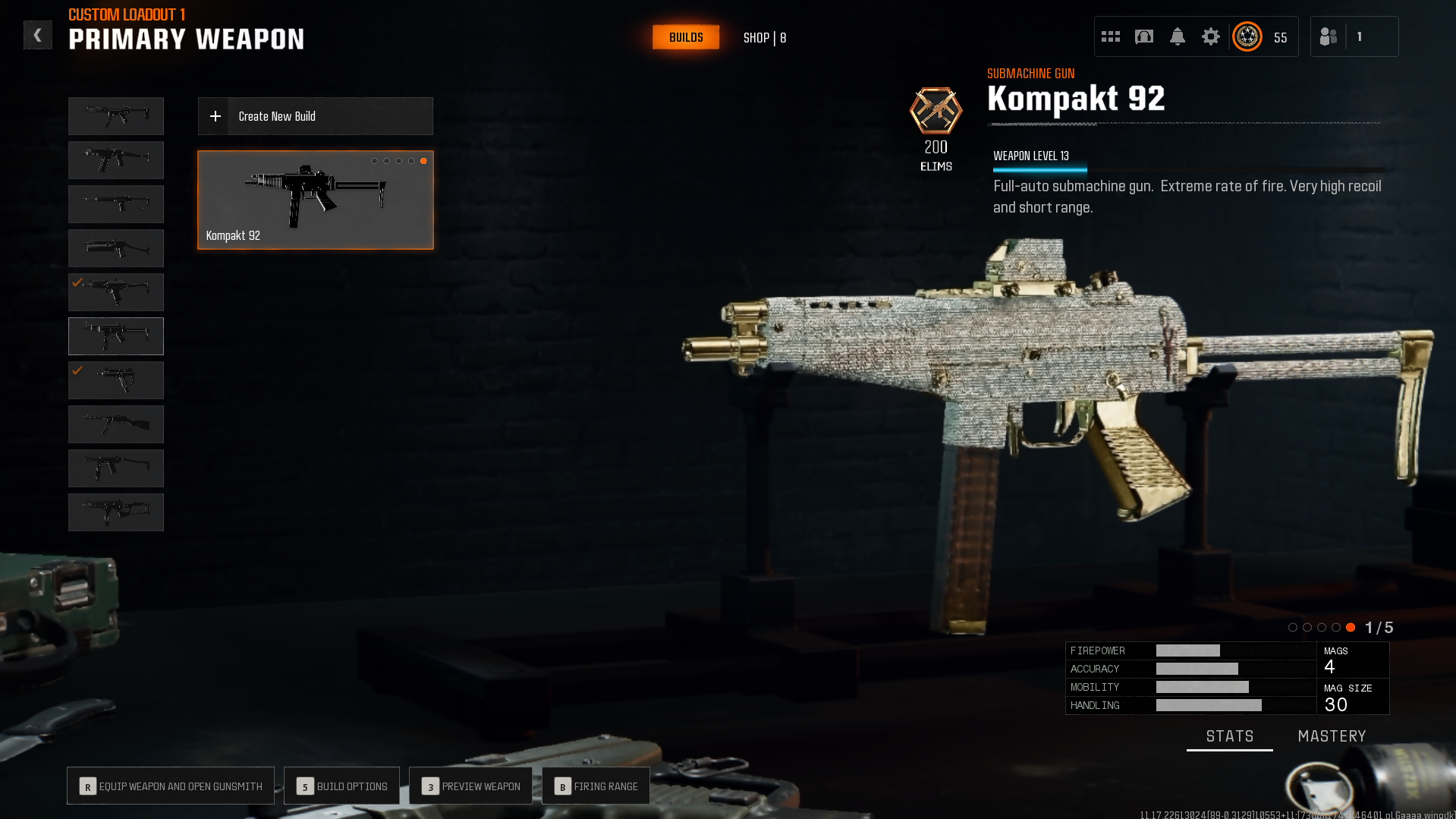The width and height of the screenshot is (1456, 819).
Task: Open the Shop tab
Action: click(764, 37)
